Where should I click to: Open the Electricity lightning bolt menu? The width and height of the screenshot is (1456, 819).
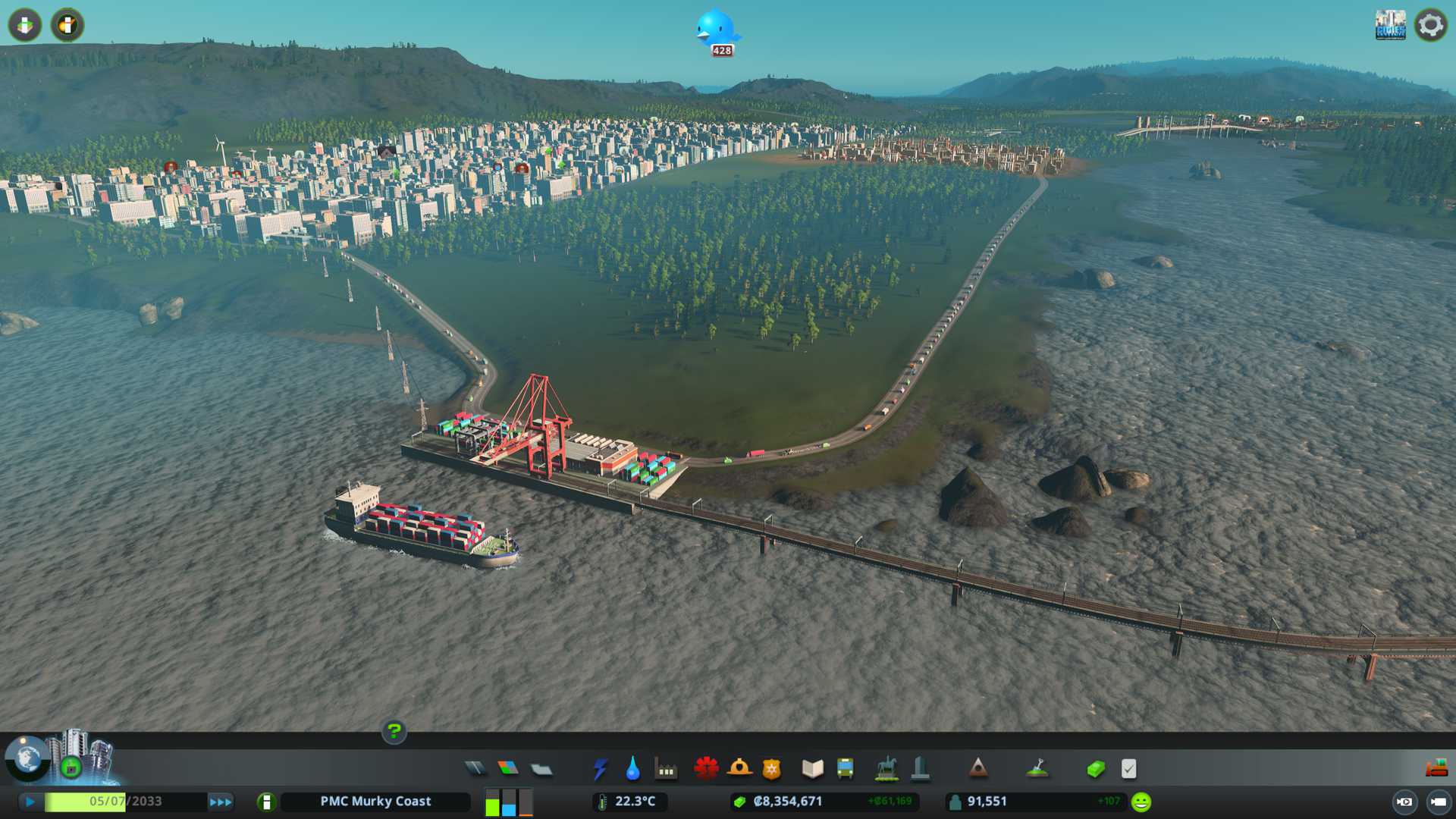pos(601,769)
